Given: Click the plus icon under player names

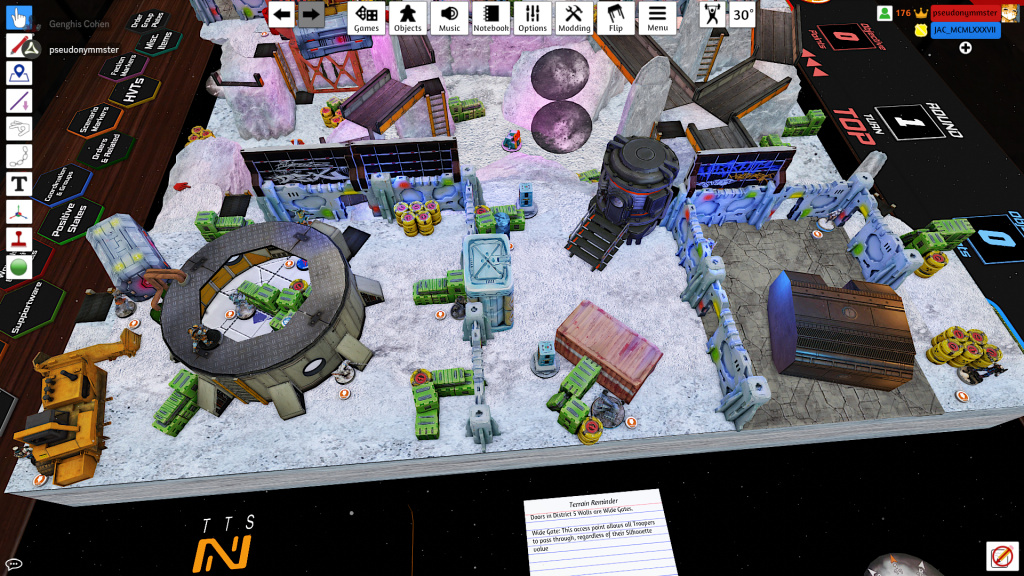Looking at the screenshot, I should pyautogui.click(x=965, y=48).
